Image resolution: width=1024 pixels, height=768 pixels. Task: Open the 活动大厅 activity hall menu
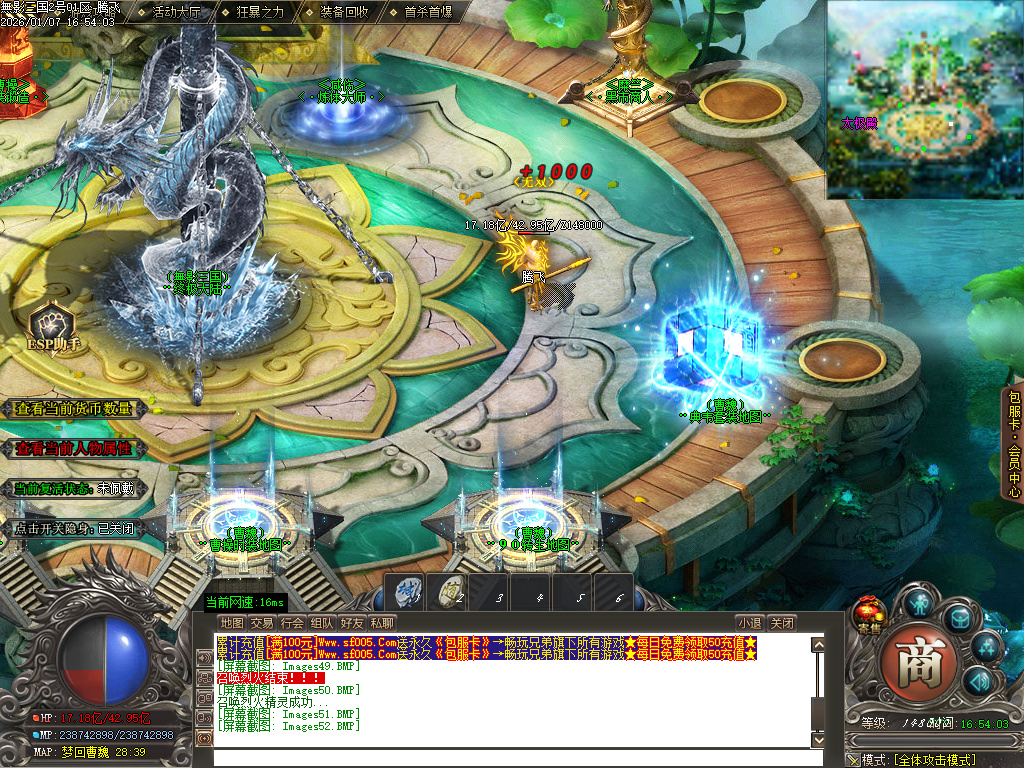click(x=176, y=13)
